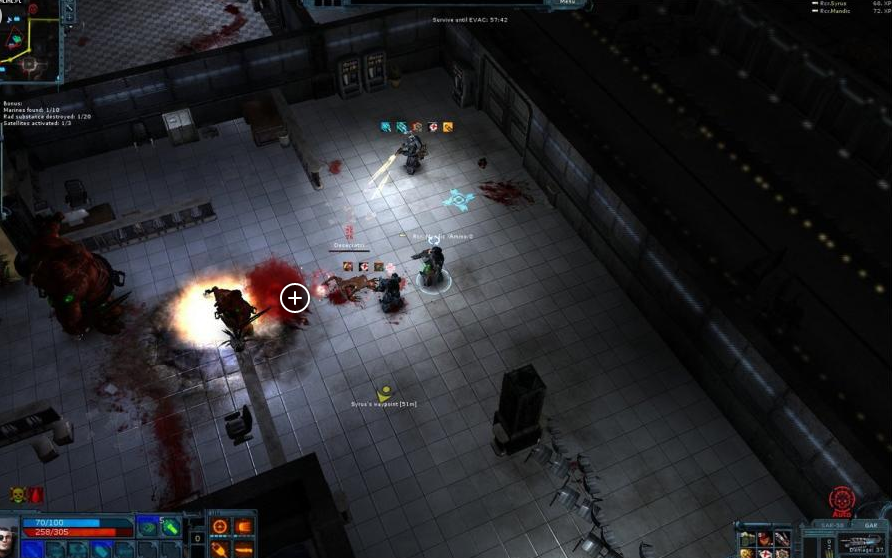Toggle the red Auto fire skull icon
Screen dimensions: 892x558
coord(841,500)
